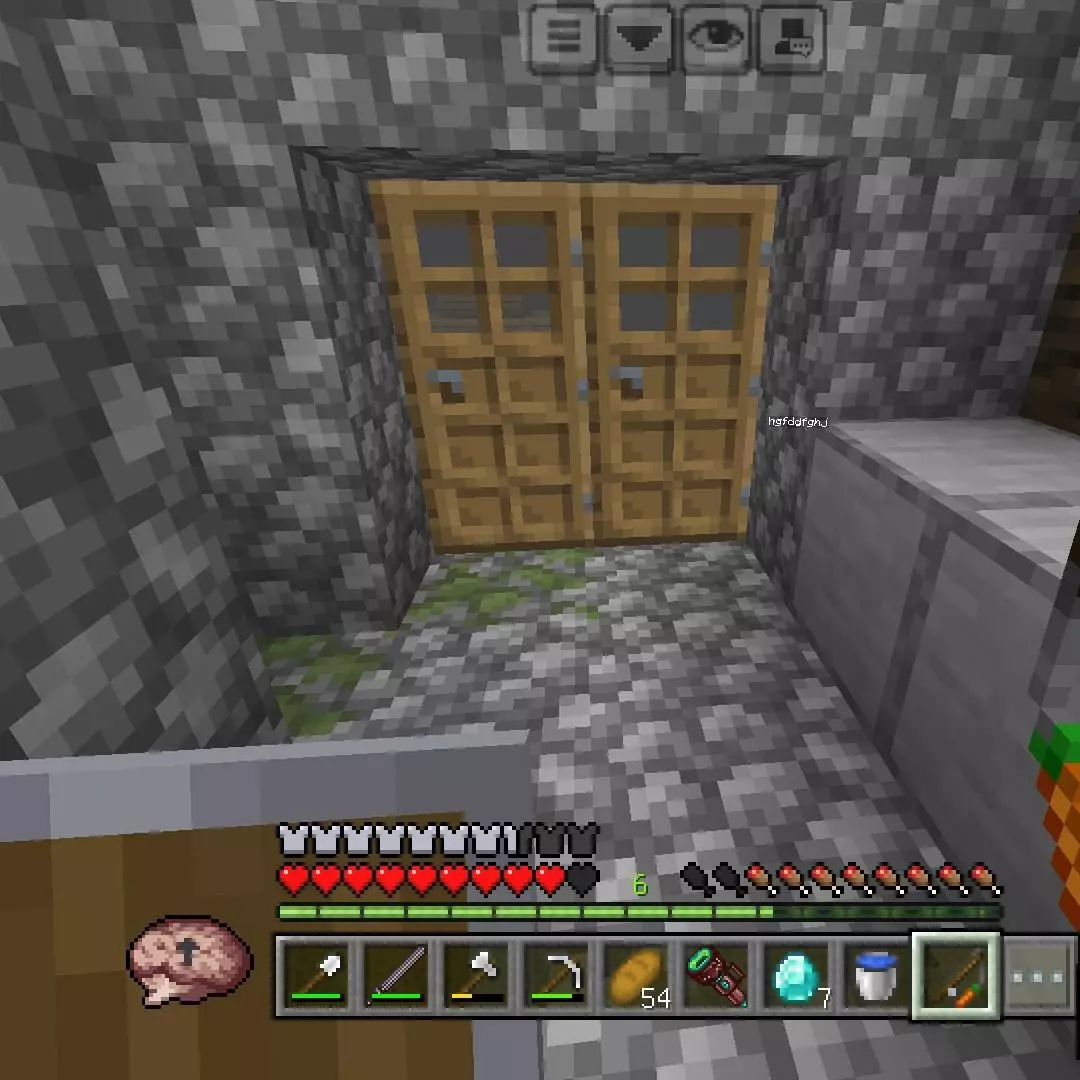
Task: Select the bucket hotbar slot
Action: [877, 976]
